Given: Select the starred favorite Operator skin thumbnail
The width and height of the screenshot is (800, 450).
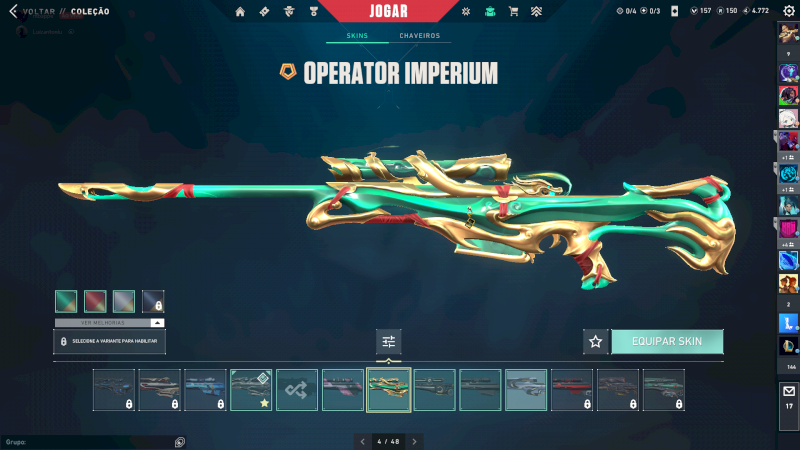Looking at the screenshot, I should coord(251,390).
